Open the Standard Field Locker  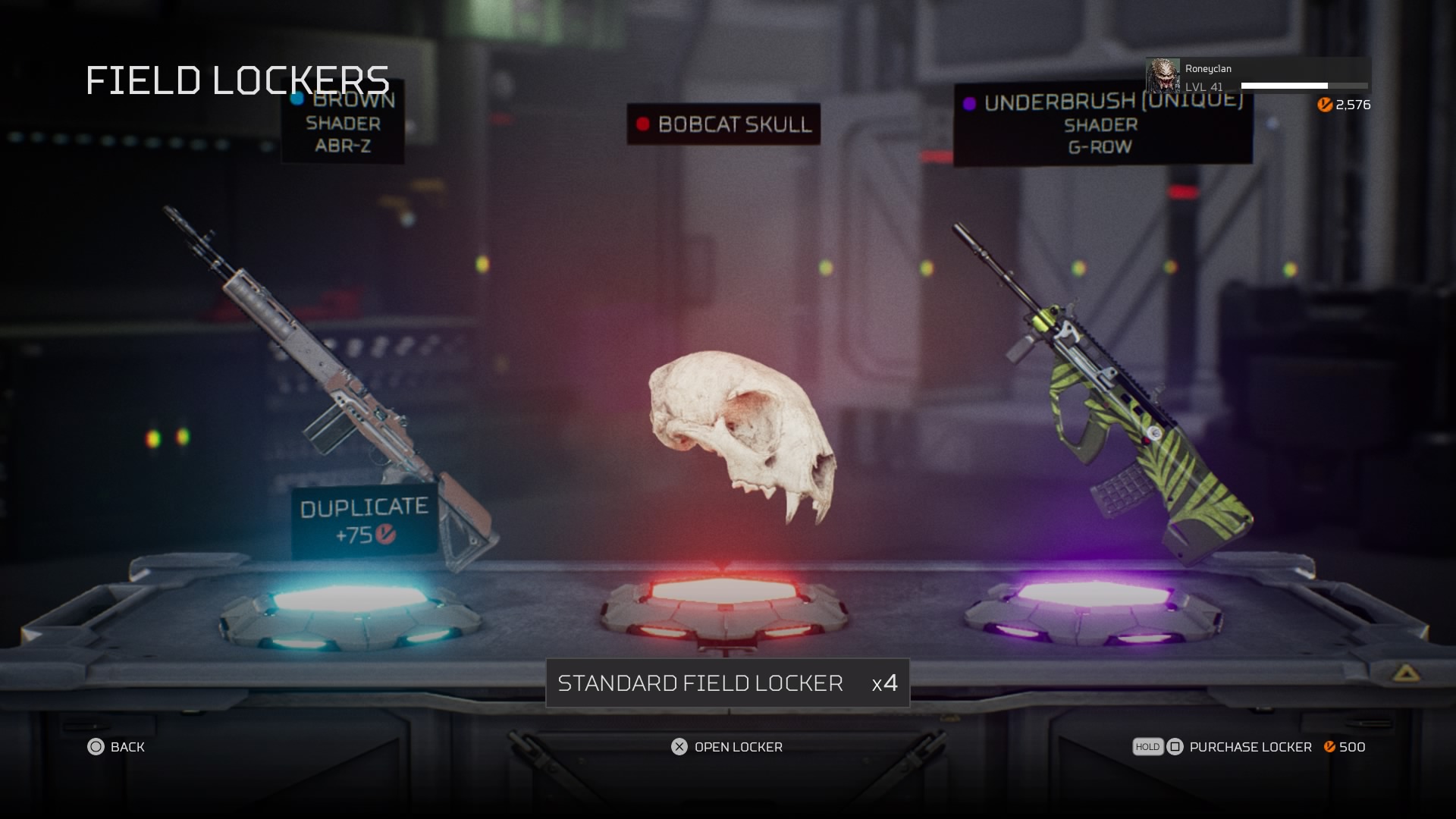pyautogui.click(x=726, y=747)
